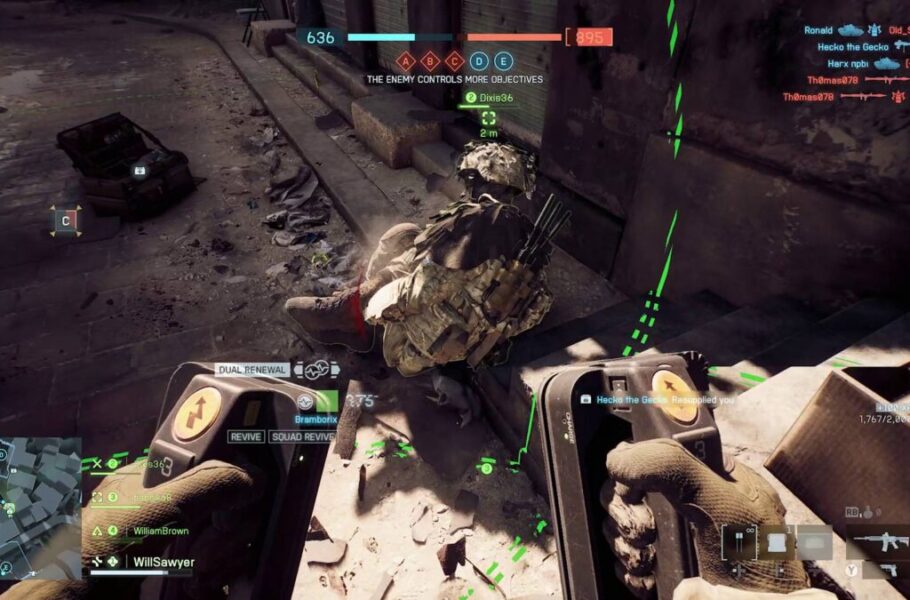The width and height of the screenshot is (910, 600).
Task: Select the defibrillator gadget slot
Action: [741, 542]
